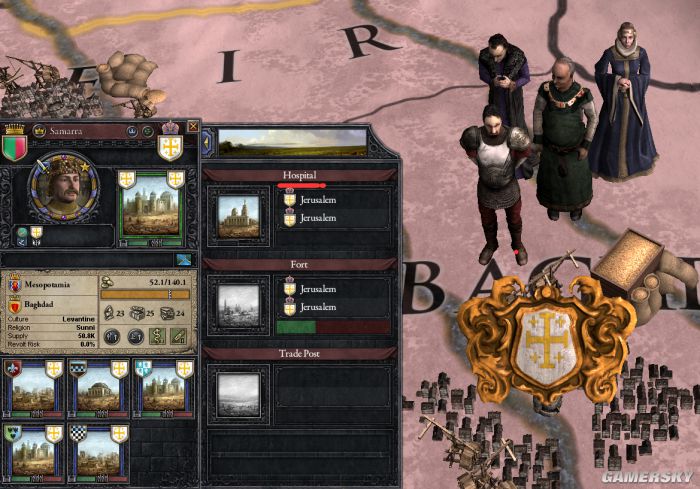
Task: Select the holding with the green-yellow shield
Action: [33, 452]
